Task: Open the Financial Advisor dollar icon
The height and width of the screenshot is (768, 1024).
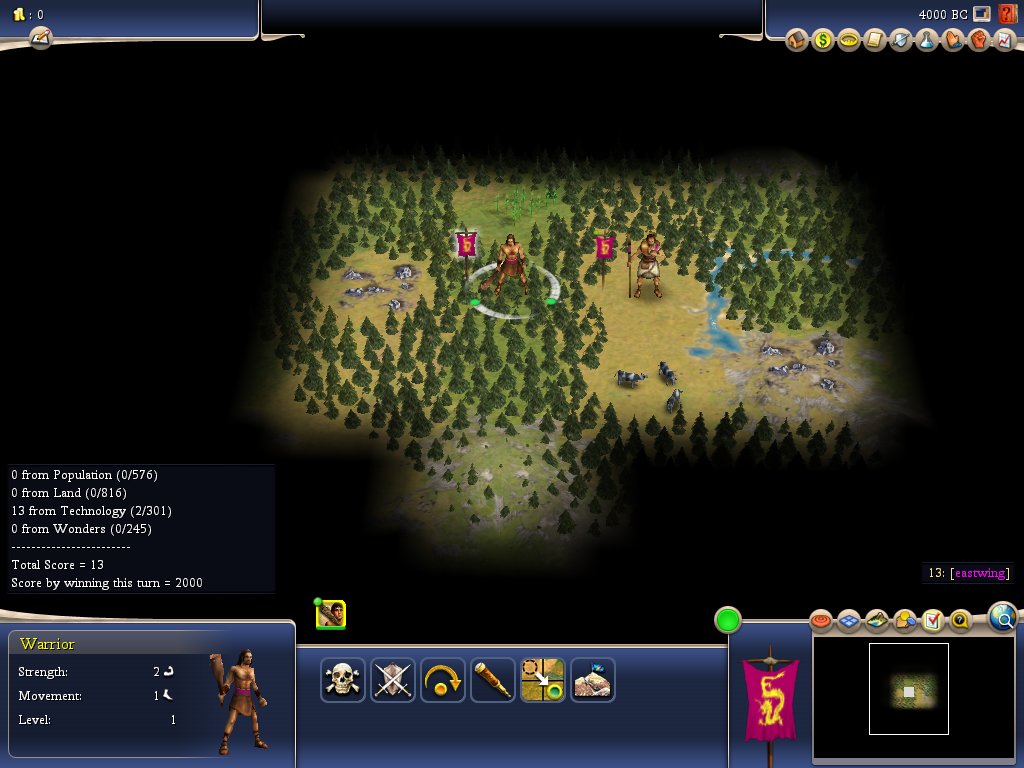Action: coord(822,41)
